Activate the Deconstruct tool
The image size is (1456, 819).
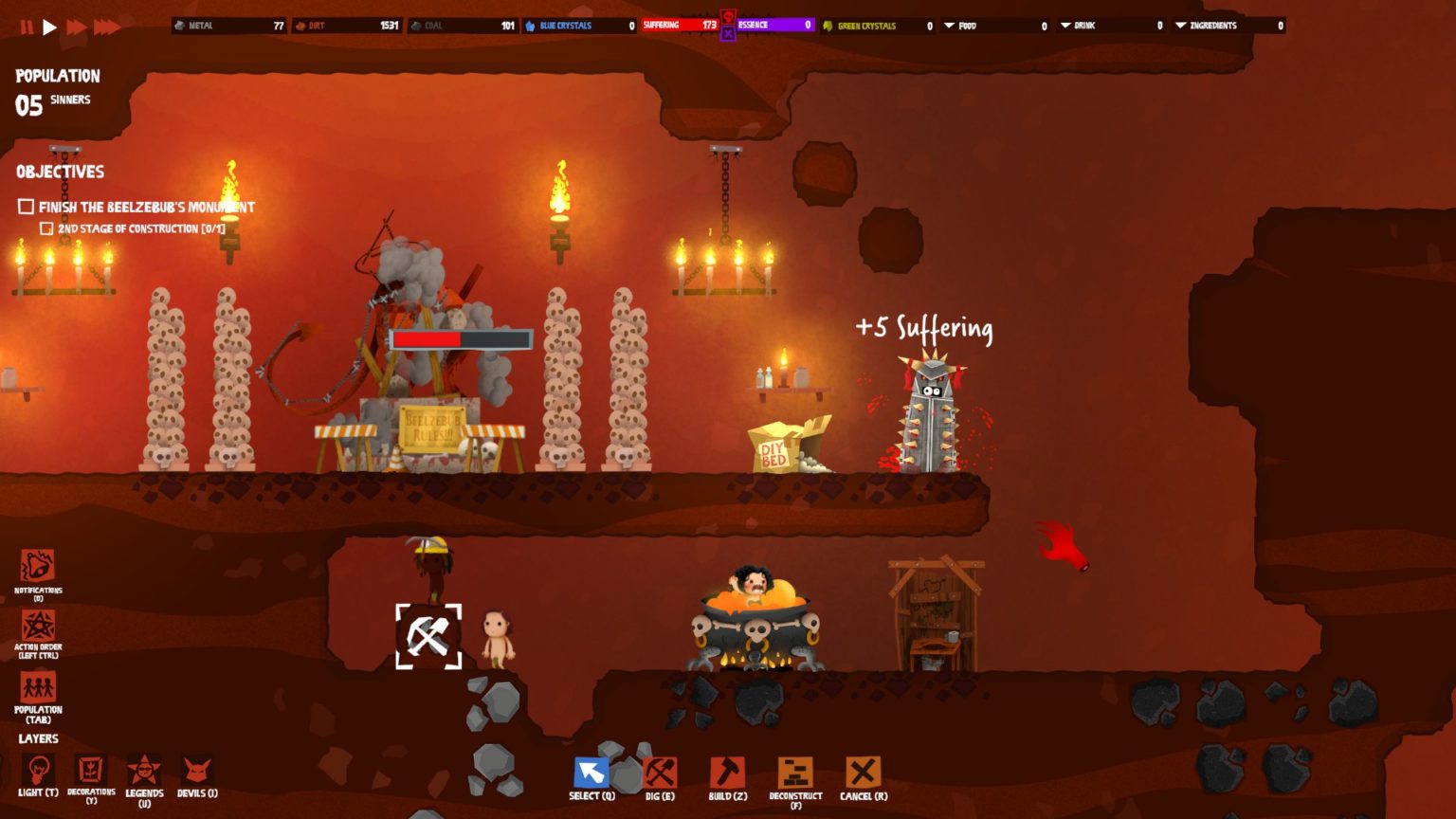(795, 773)
